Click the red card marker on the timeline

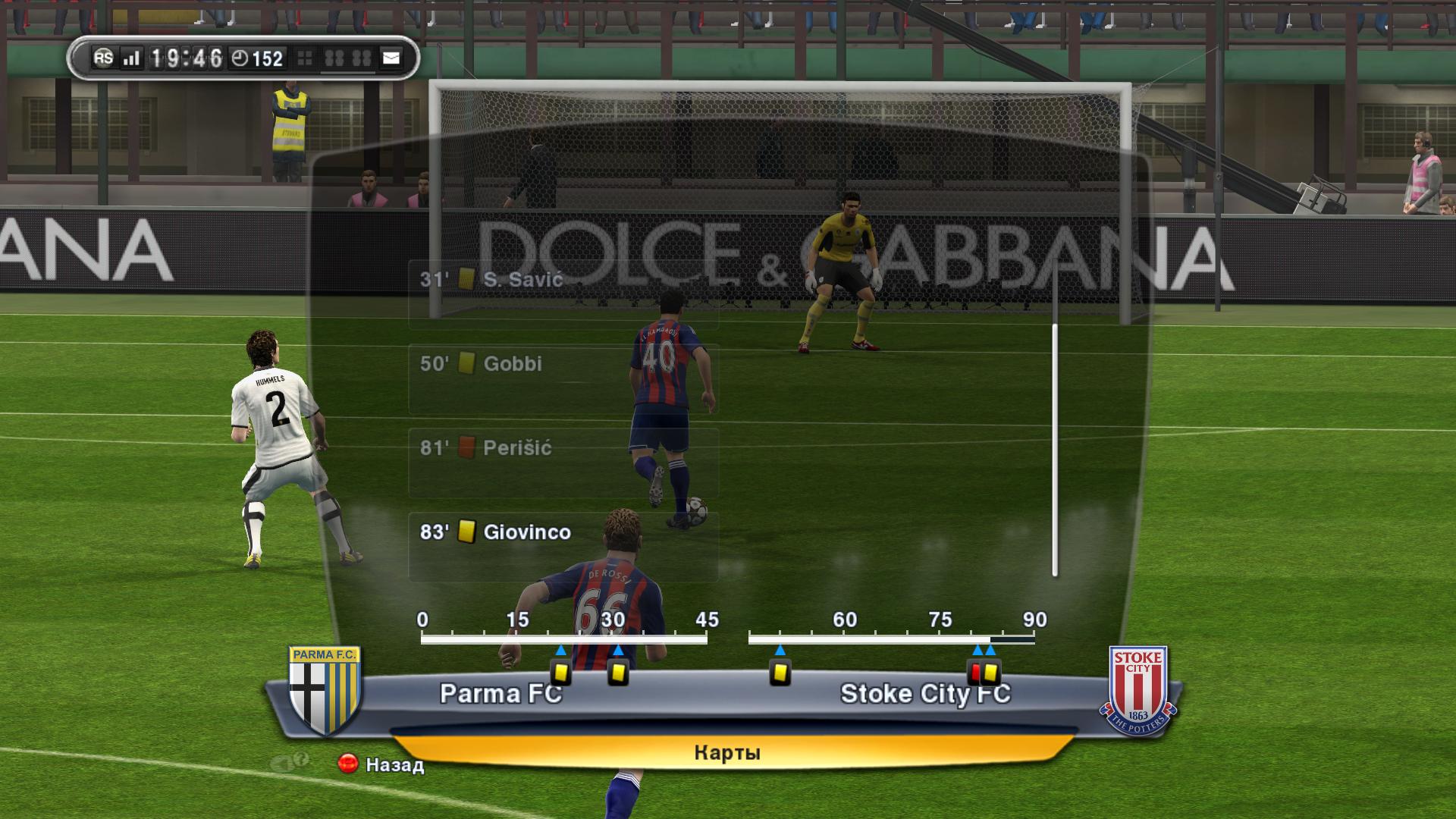click(x=976, y=673)
